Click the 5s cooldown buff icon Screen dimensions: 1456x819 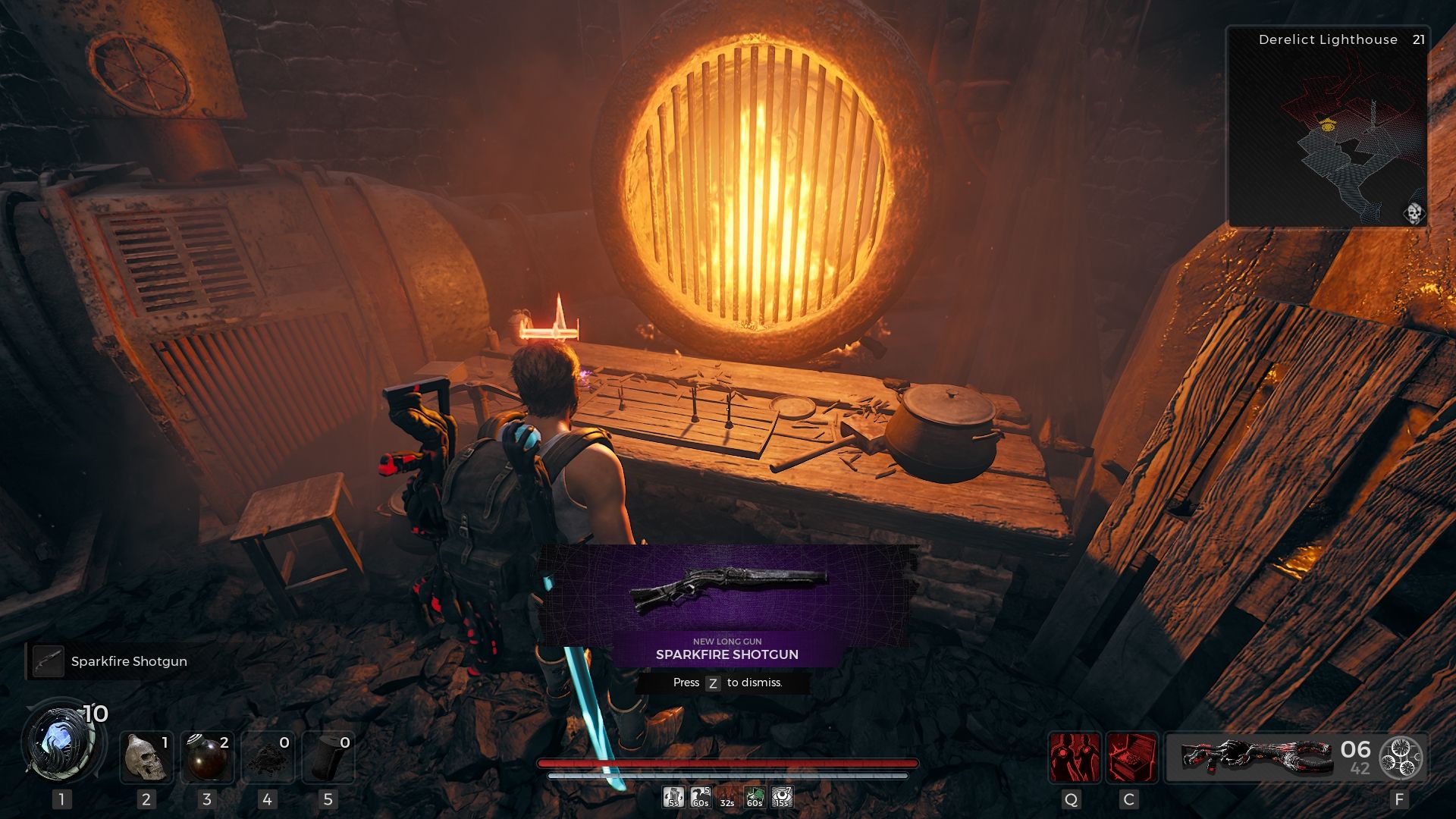point(673,797)
